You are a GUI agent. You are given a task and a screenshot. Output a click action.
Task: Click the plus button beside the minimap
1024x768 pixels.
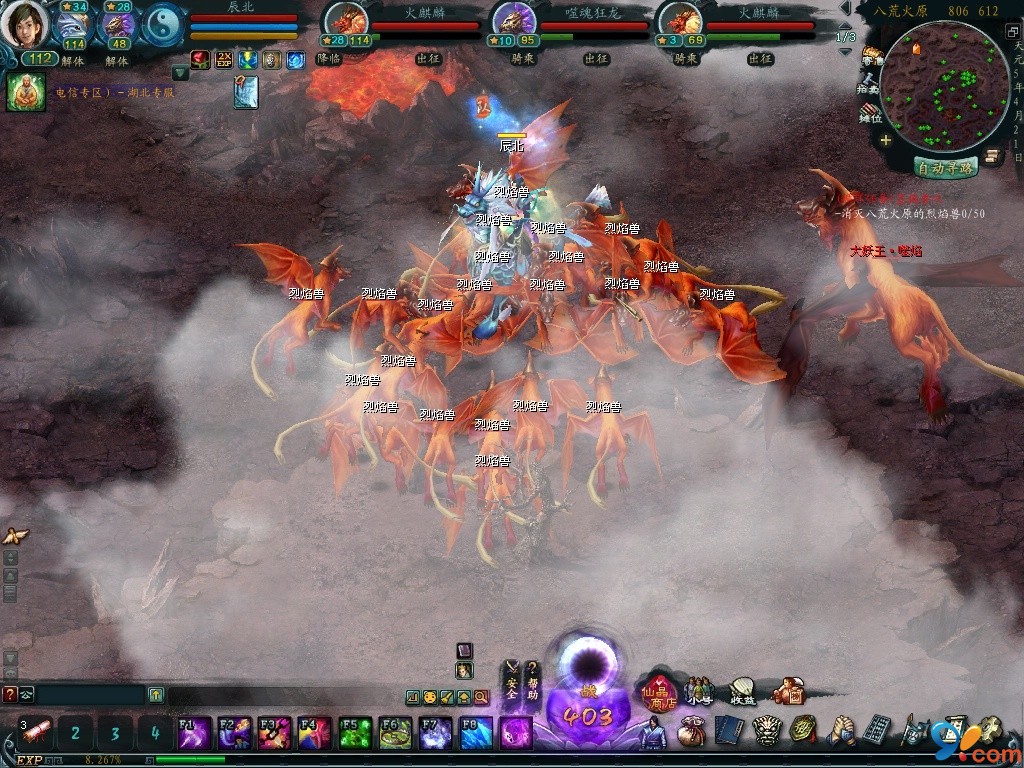886,140
